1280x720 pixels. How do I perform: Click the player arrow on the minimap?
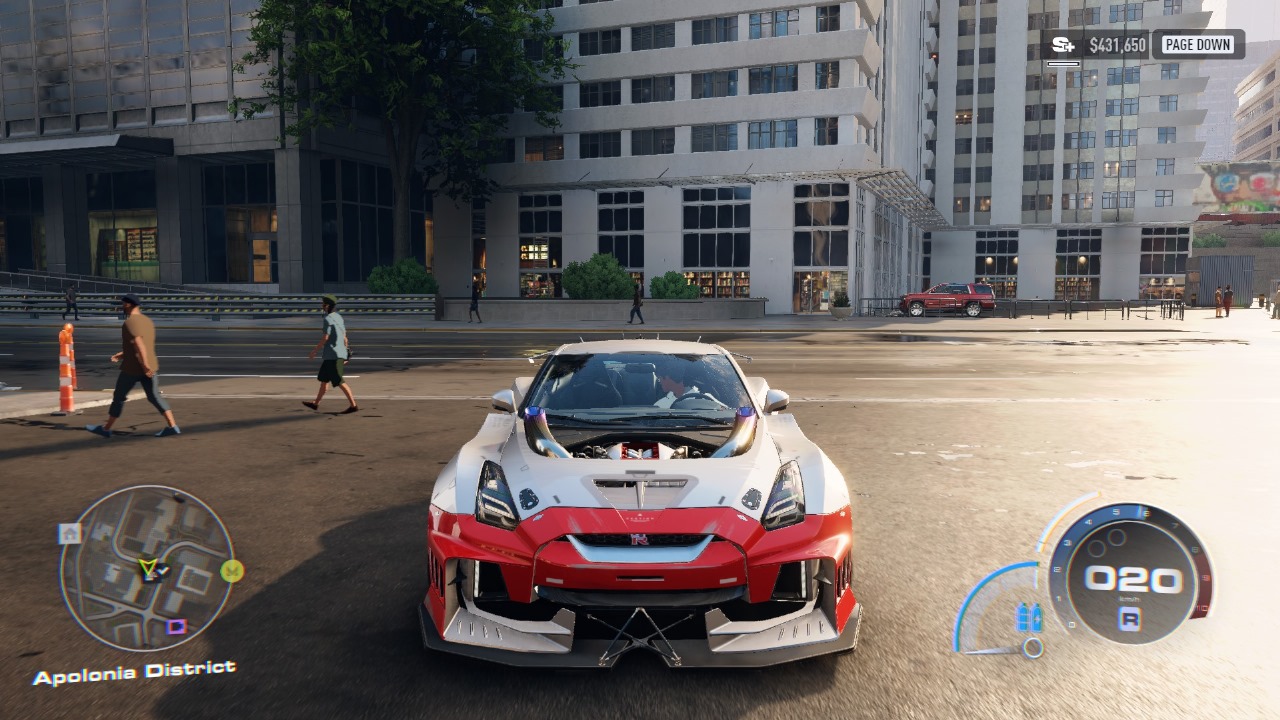149,569
